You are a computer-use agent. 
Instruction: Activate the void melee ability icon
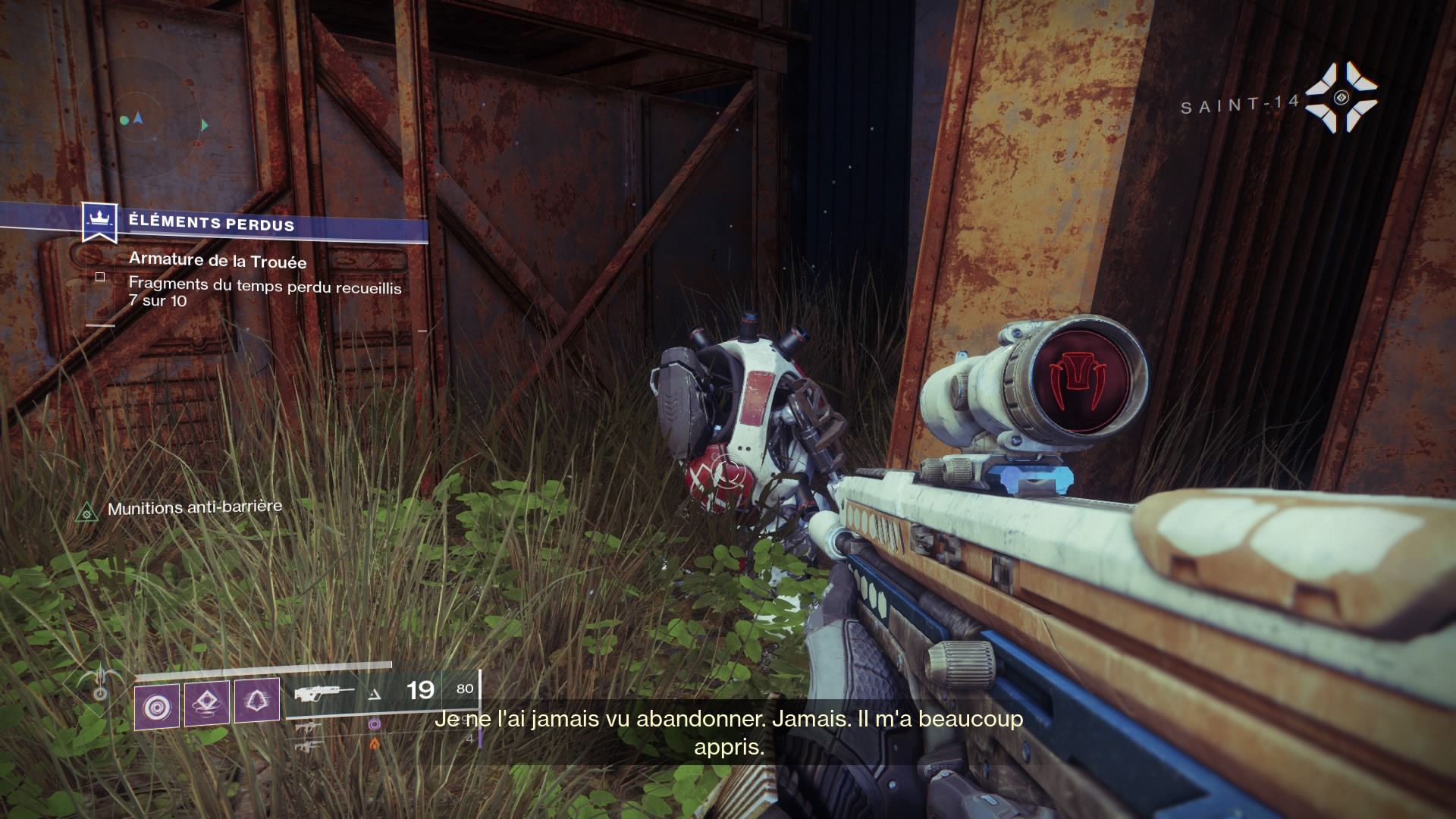(x=256, y=701)
